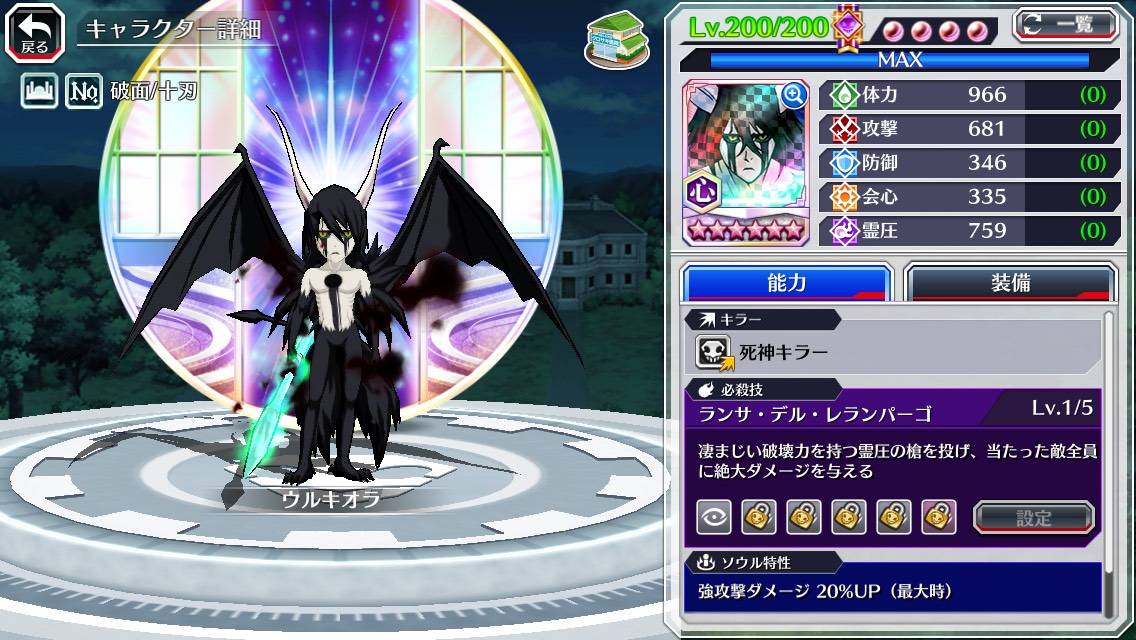Switch to the 能力 tab
The width and height of the screenshot is (1136, 640).
click(x=786, y=283)
